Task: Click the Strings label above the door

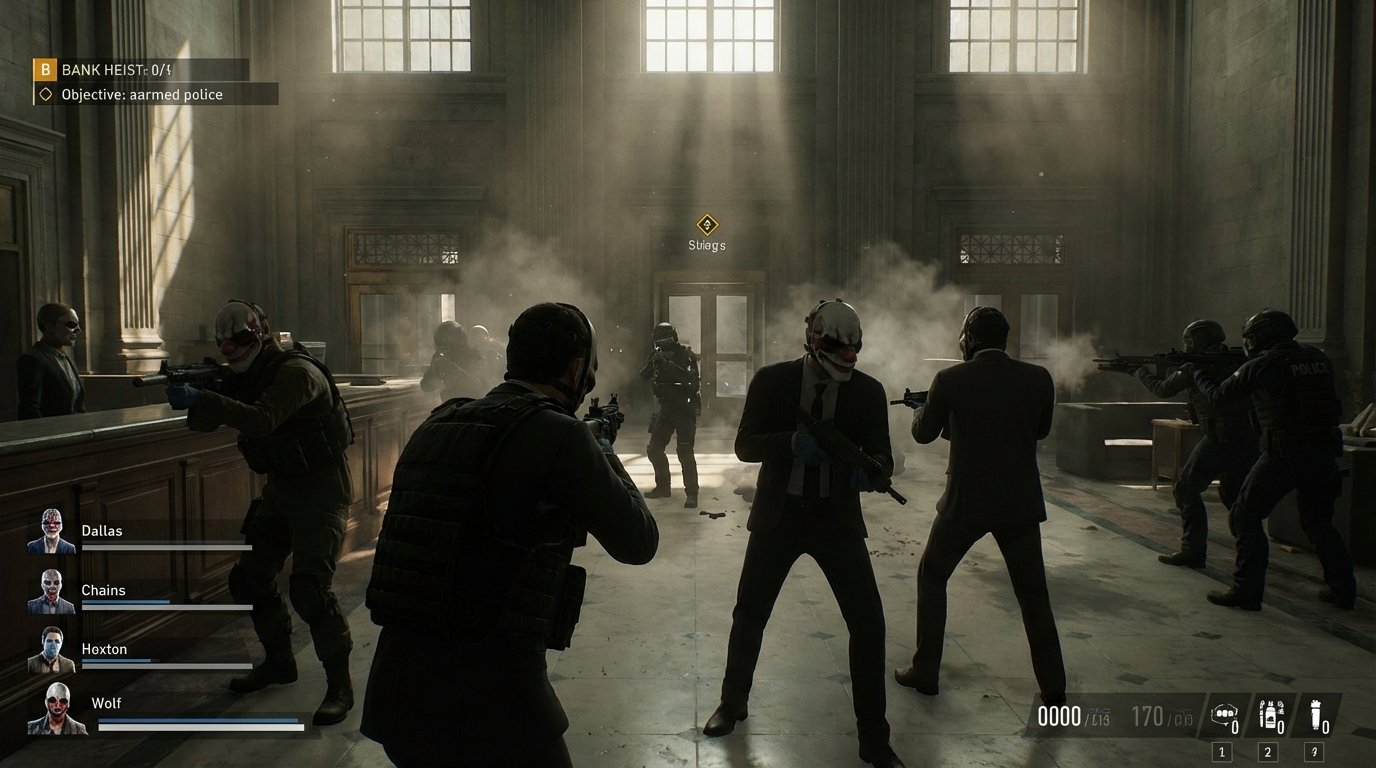Action: [708, 244]
